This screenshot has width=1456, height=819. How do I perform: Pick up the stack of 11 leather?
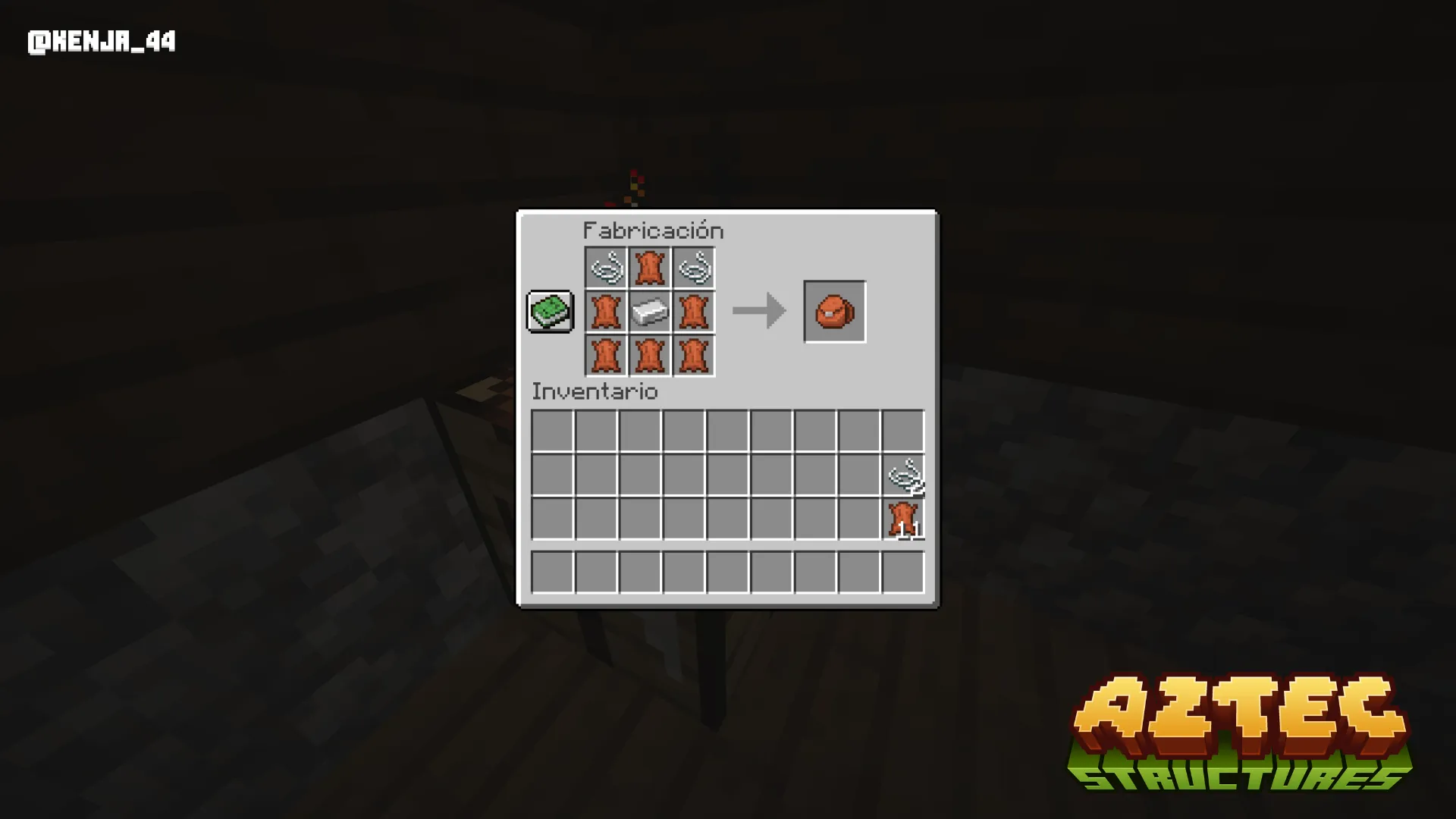point(904,519)
